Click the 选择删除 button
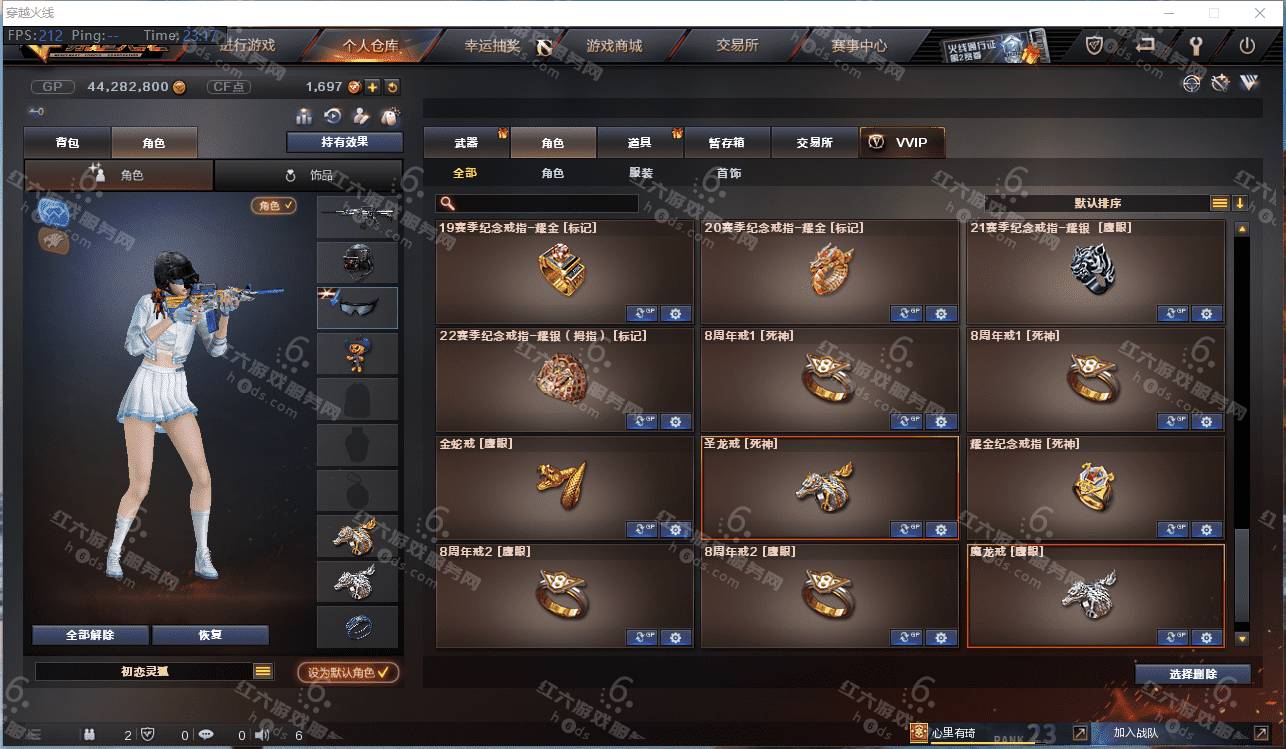The width and height of the screenshot is (1286, 749). [x=1192, y=674]
